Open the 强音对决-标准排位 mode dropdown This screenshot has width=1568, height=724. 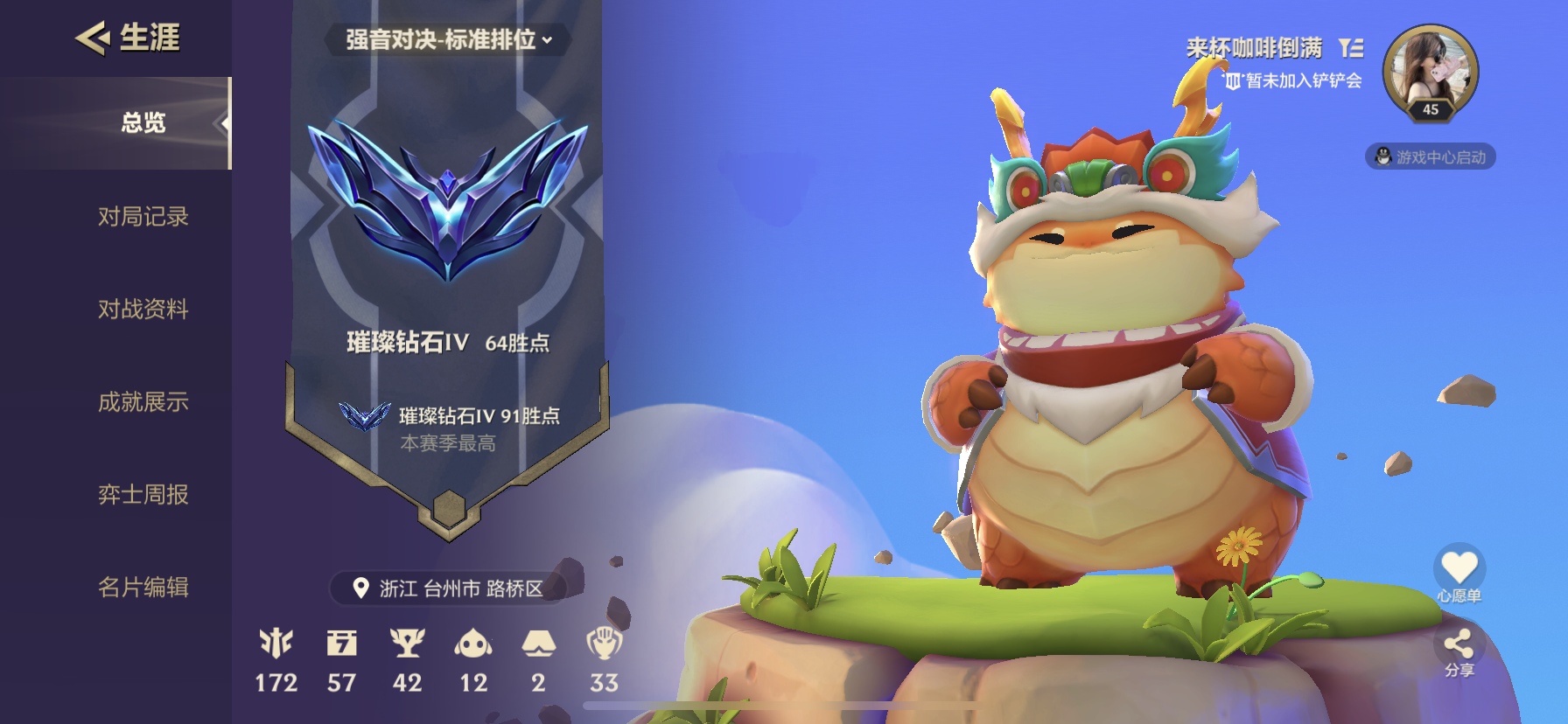click(x=448, y=39)
